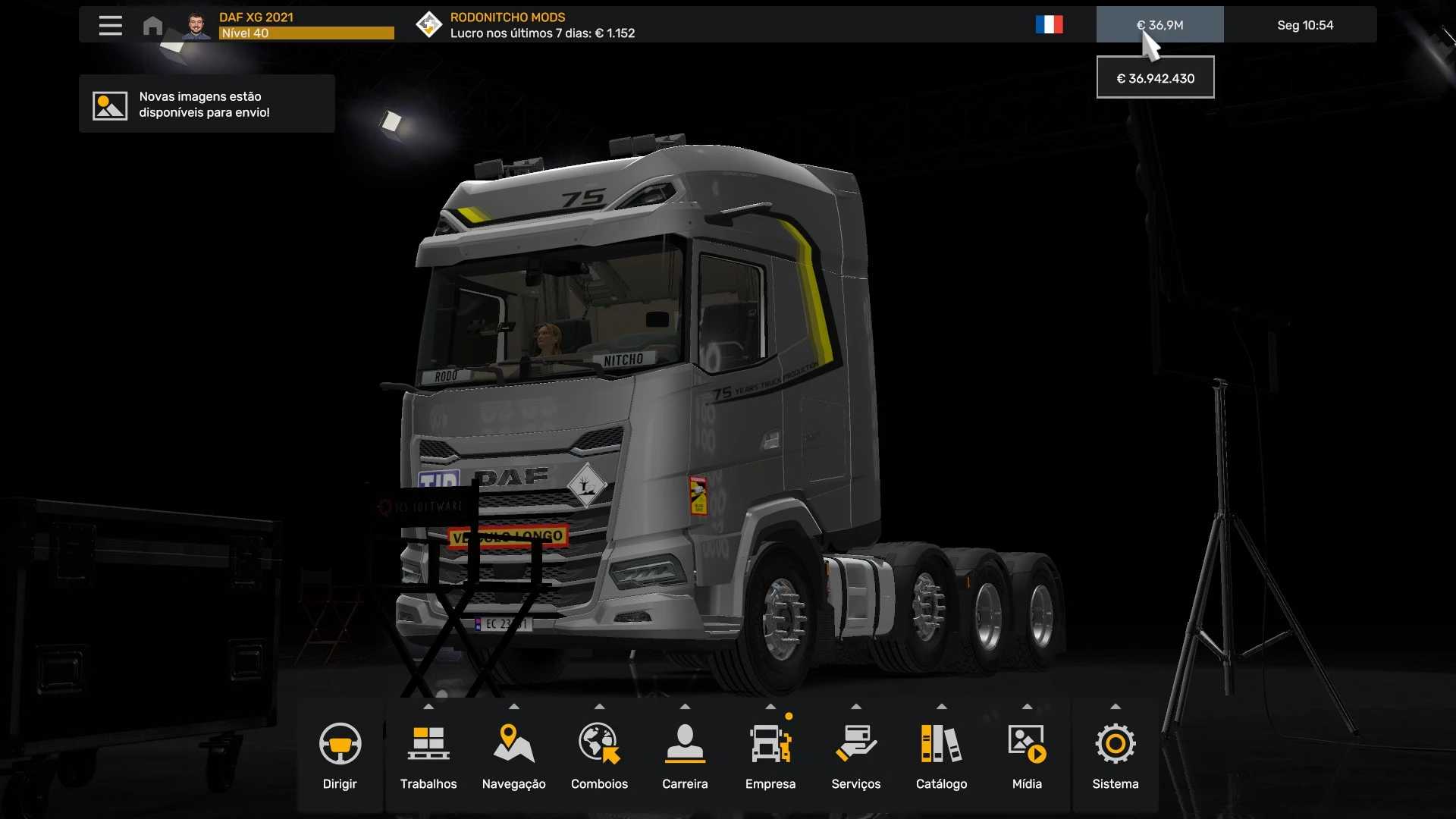Open the Navegação map menu
Viewport: 1456px width, 819px height.
(513, 756)
